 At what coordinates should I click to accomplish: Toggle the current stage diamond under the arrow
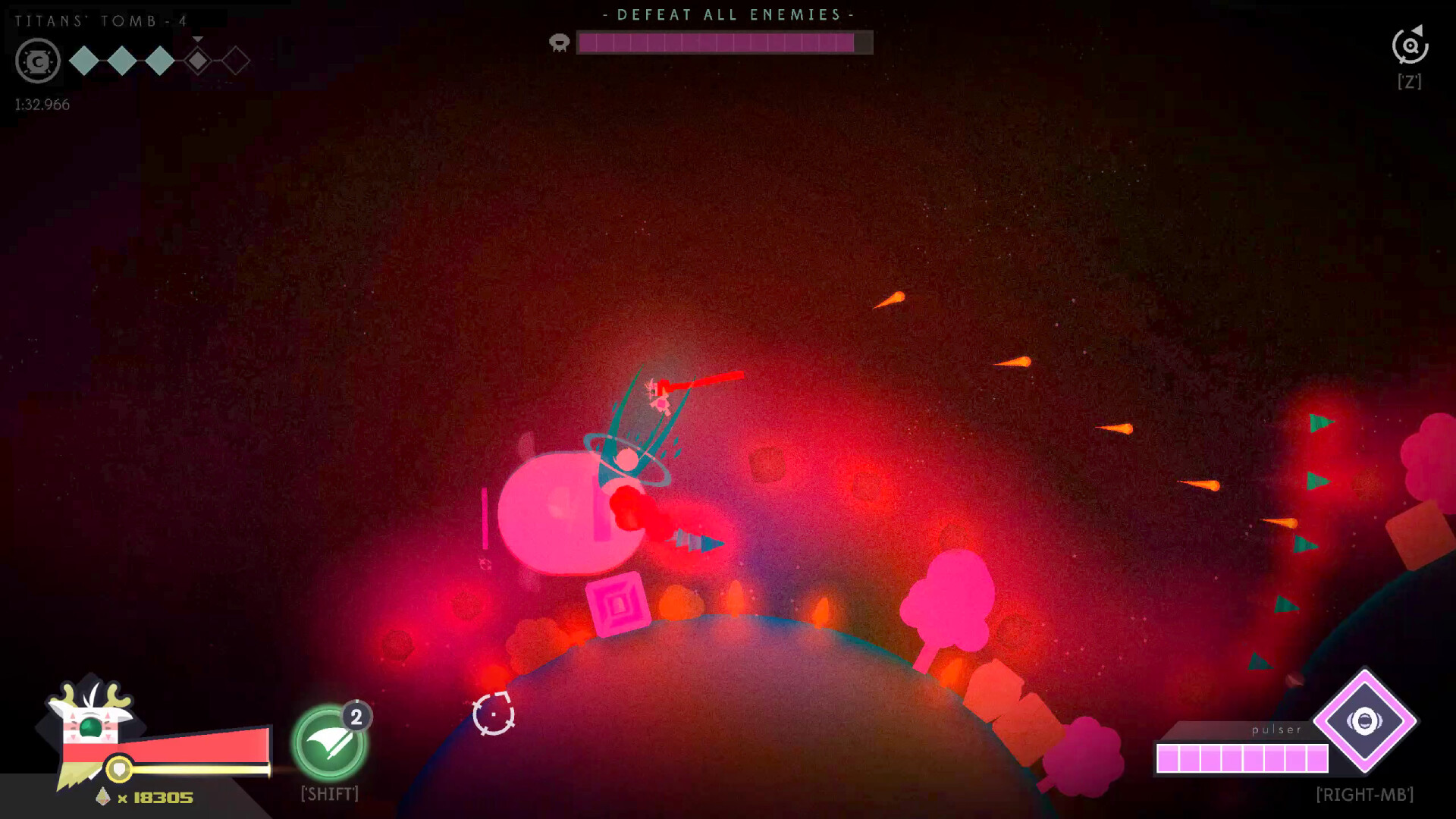[196, 62]
